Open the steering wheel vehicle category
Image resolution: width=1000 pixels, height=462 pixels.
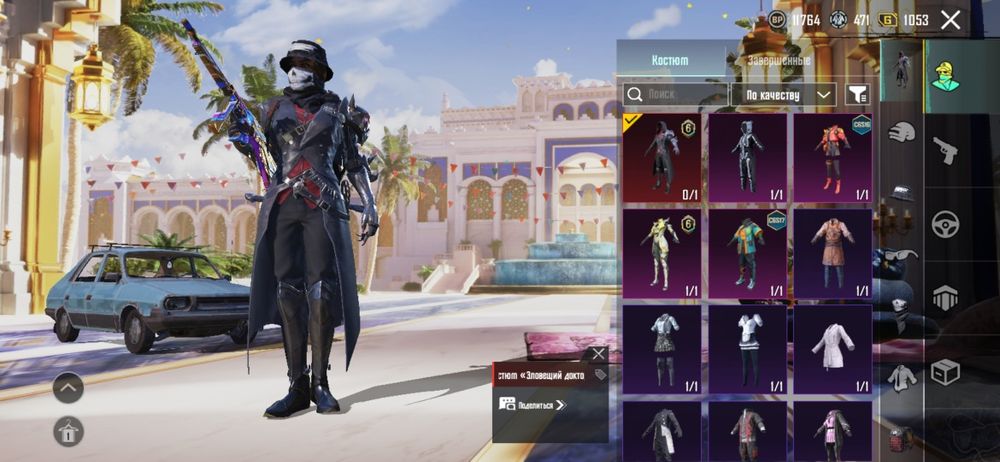click(x=945, y=223)
